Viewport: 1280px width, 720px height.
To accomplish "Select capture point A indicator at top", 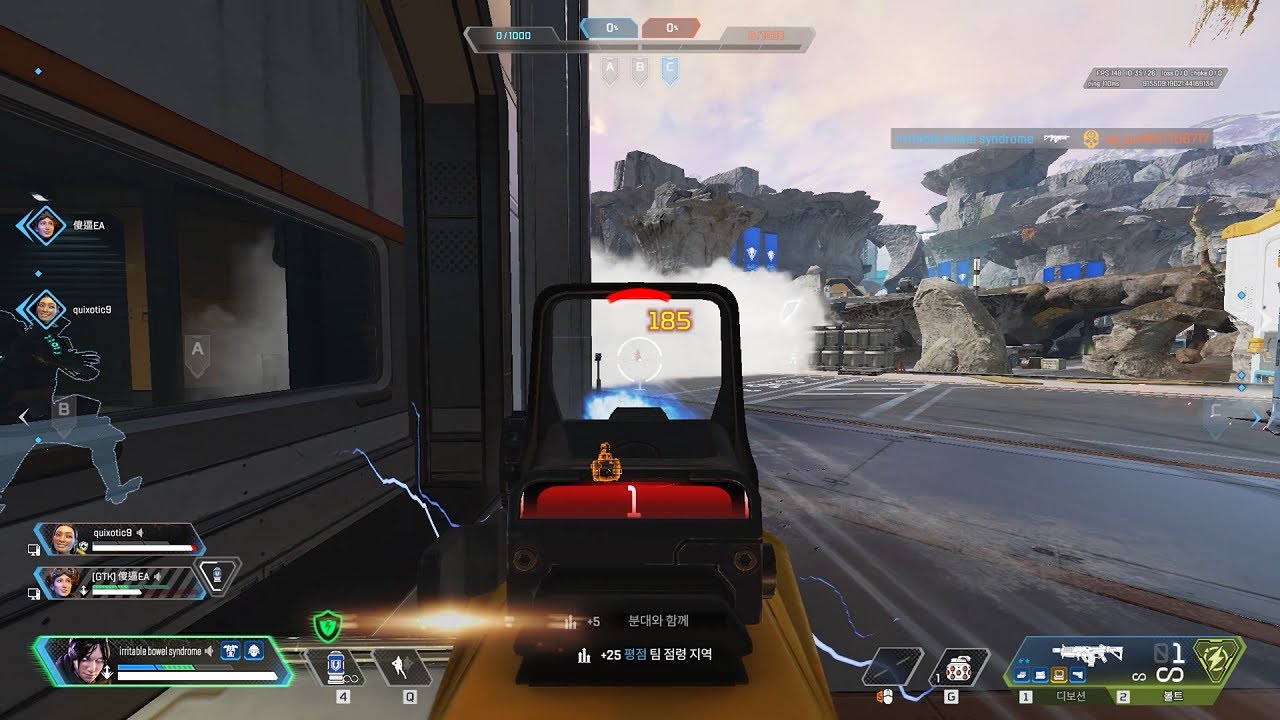I will (x=609, y=69).
